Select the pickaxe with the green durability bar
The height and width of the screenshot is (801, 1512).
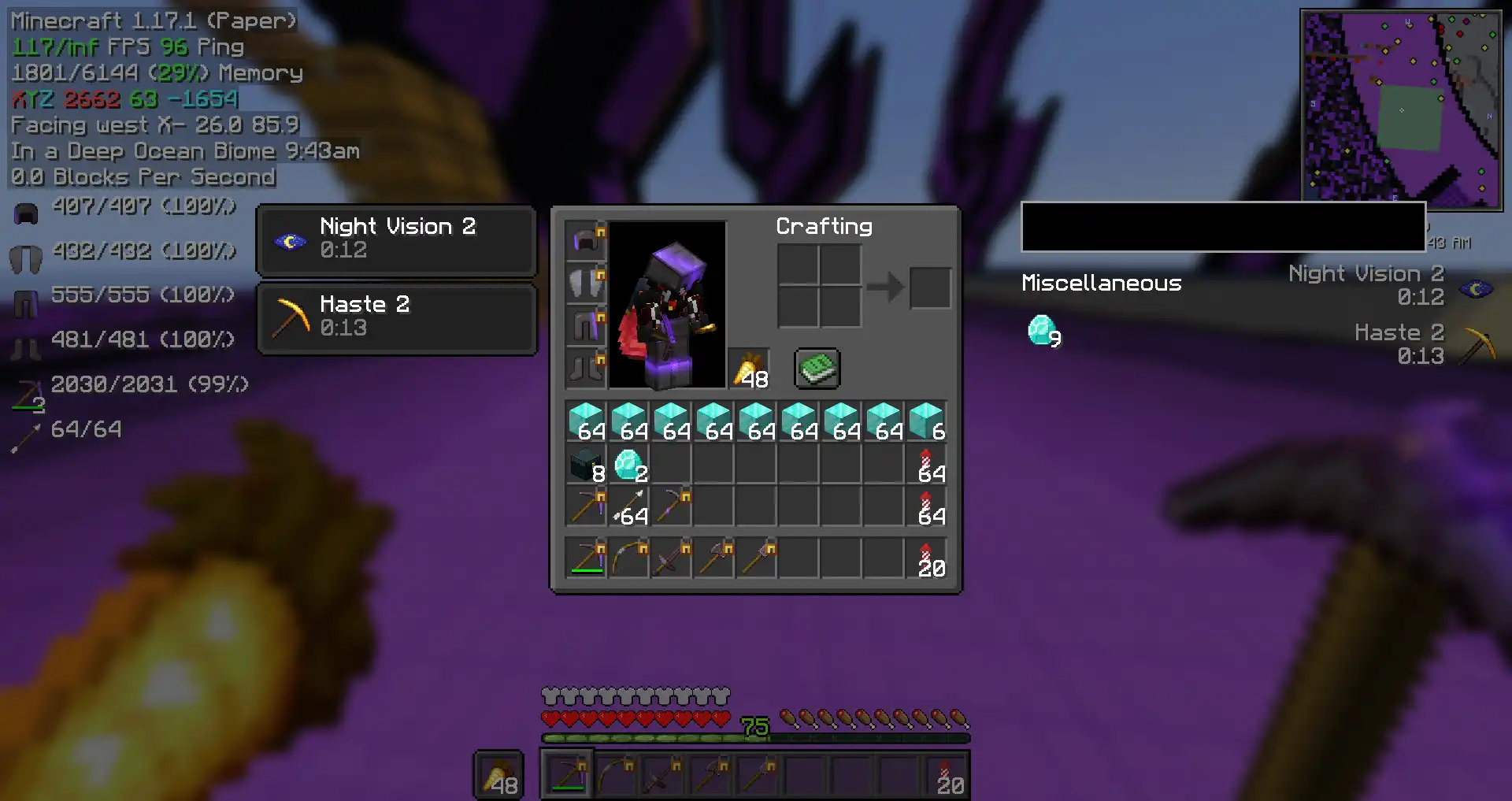tap(586, 559)
